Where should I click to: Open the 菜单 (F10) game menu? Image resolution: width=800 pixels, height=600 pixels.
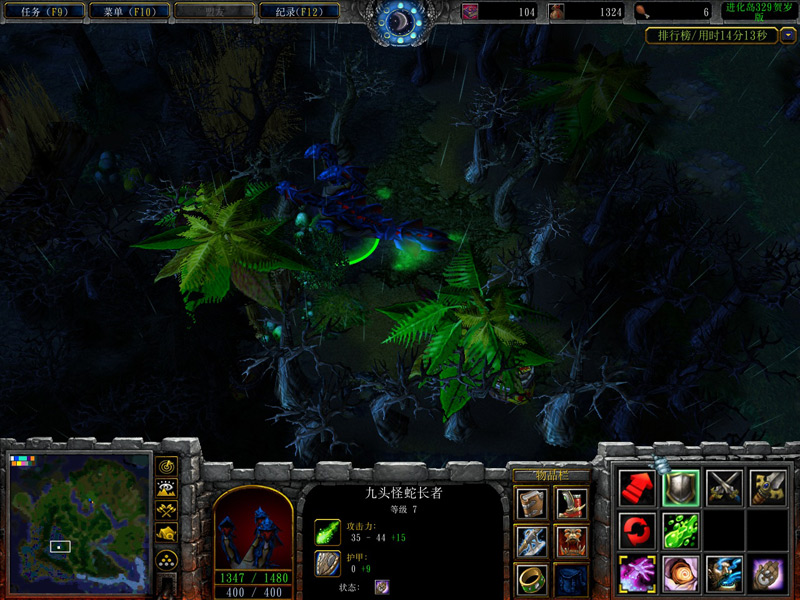point(128,12)
